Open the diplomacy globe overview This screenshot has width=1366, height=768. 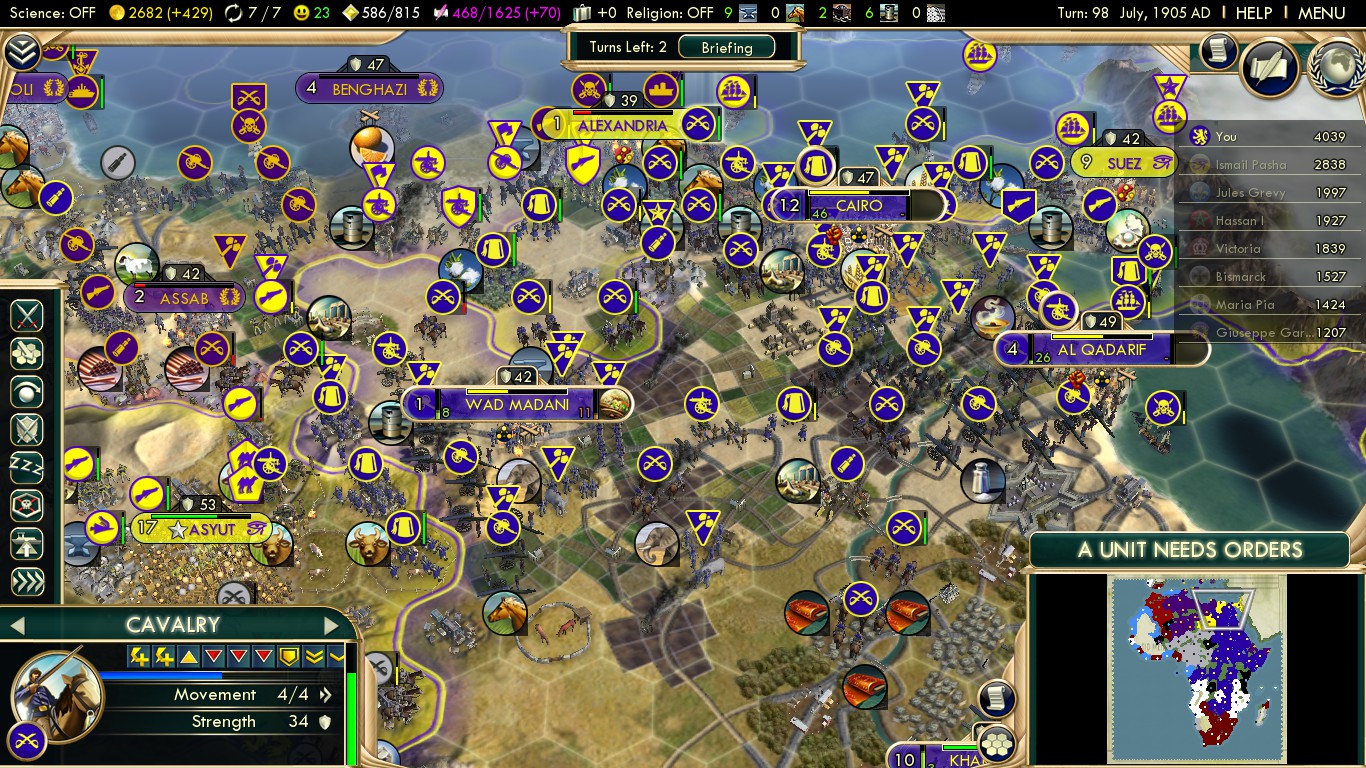pyautogui.click(x=1336, y=66)
